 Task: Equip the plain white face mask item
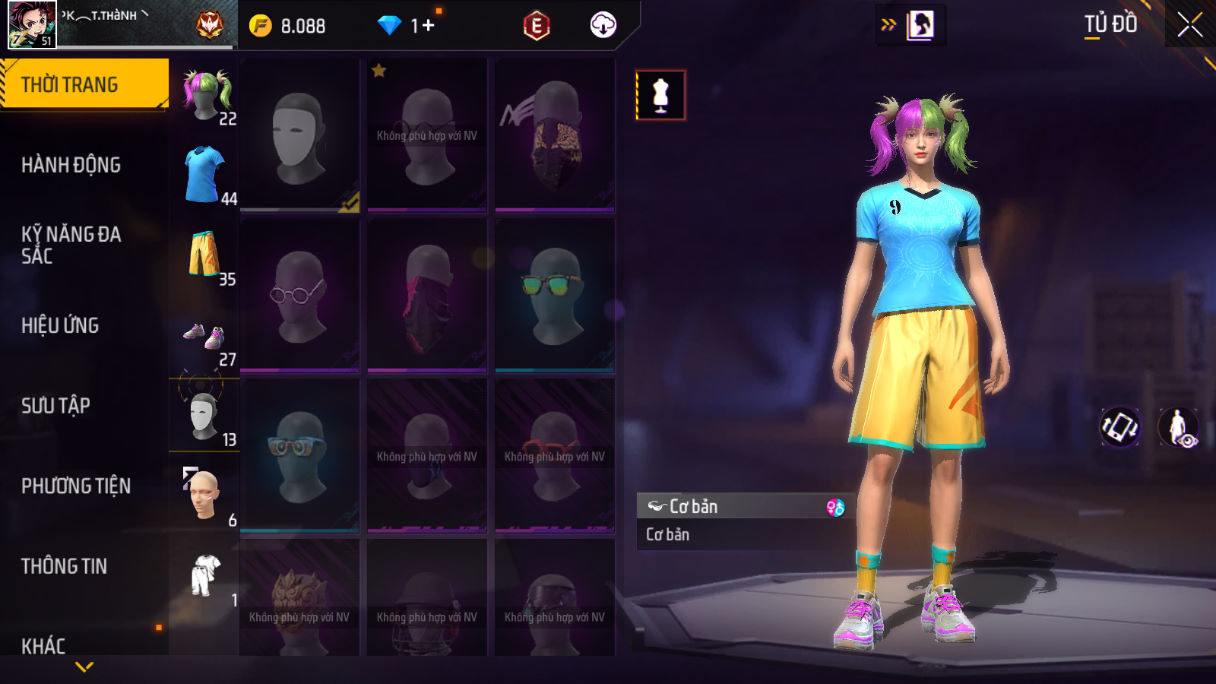click(x=300, y=135)
